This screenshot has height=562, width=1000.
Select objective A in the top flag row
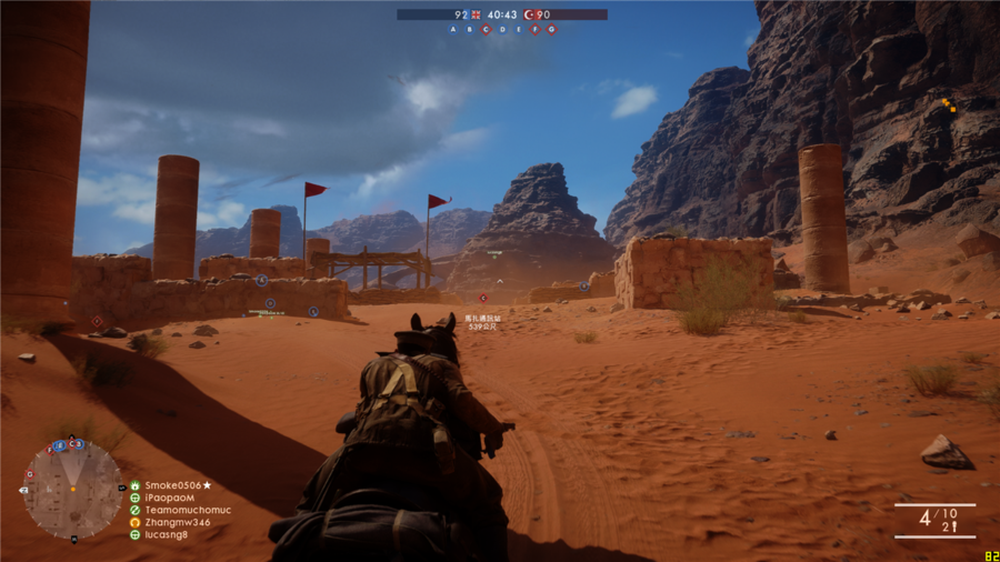tap(453, 29)
